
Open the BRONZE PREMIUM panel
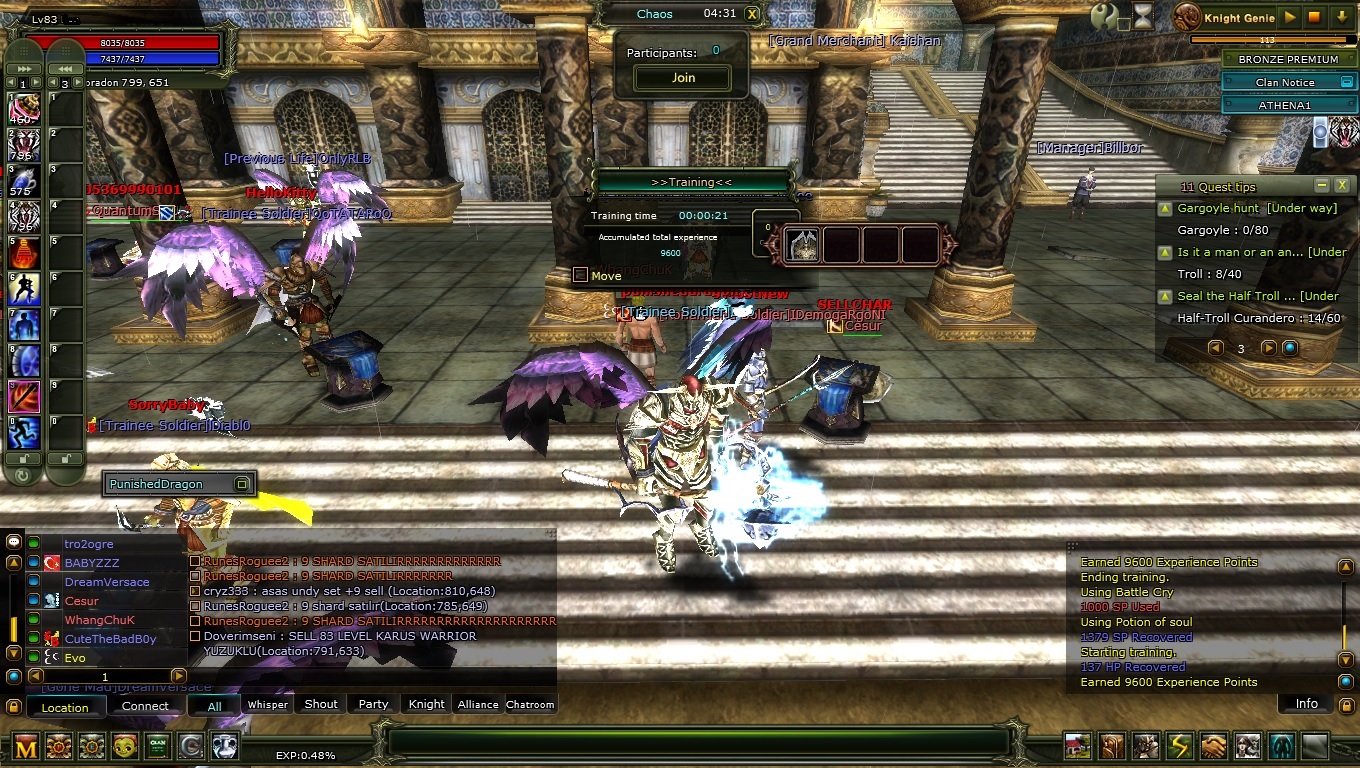coord(1287,60)
